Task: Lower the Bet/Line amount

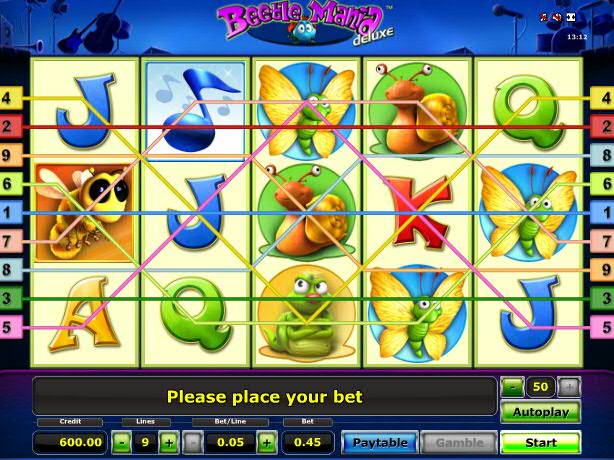Action: tap(194, 442)
